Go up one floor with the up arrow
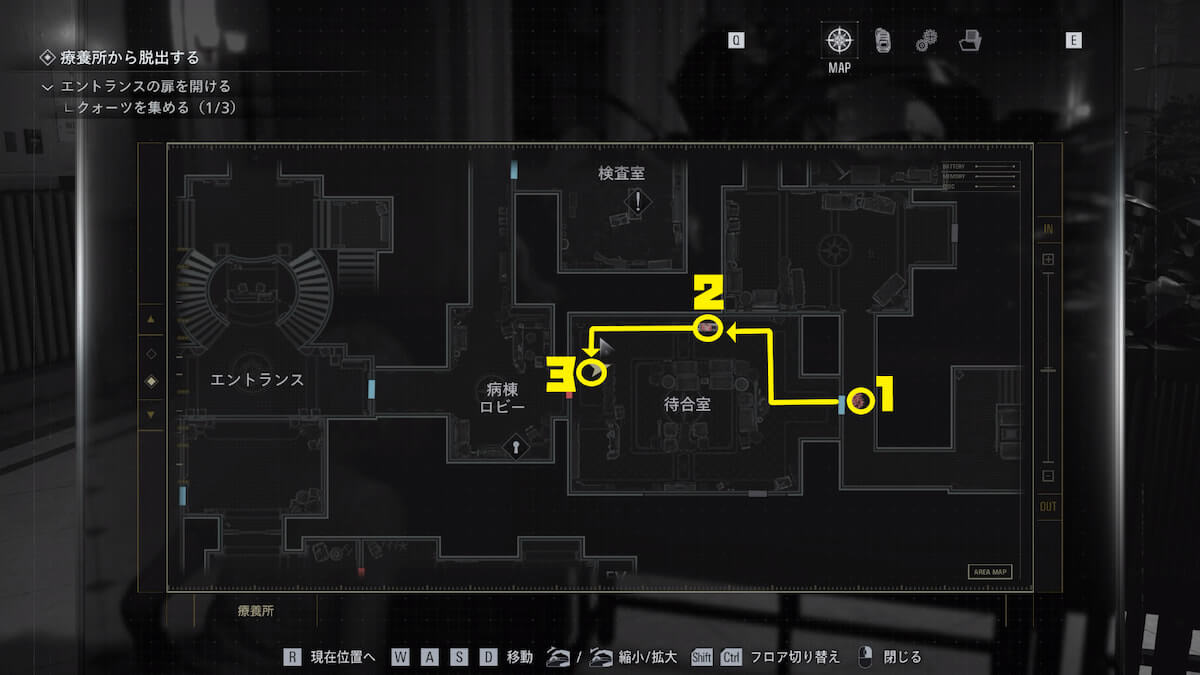 (x=151, y=320)
